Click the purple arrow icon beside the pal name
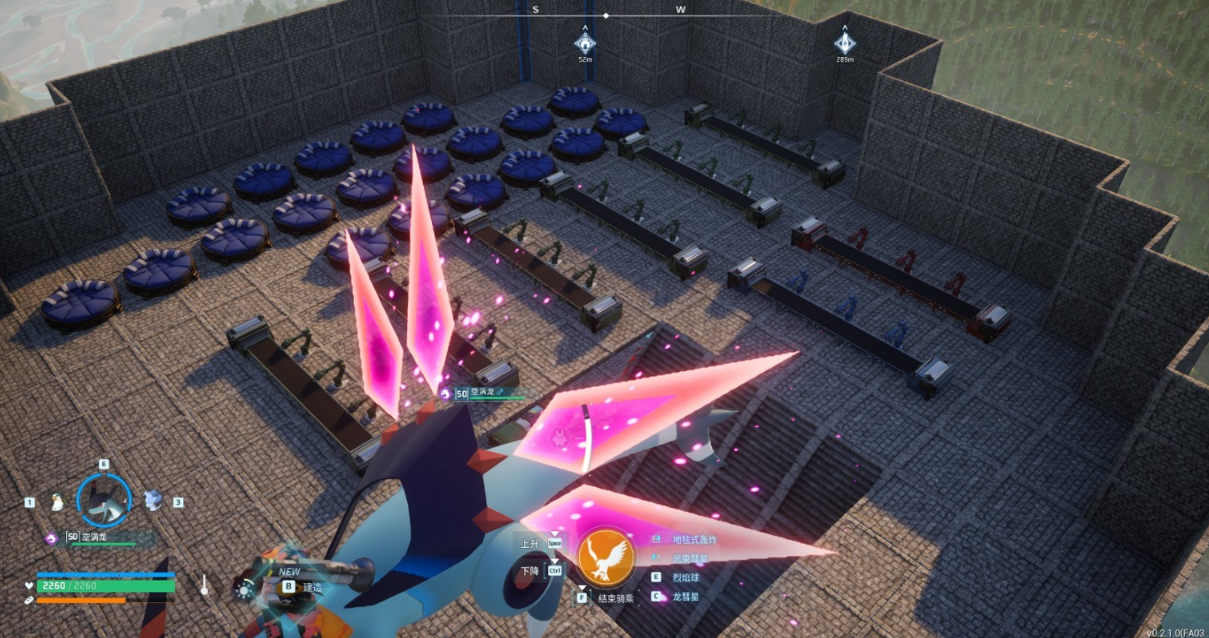The image size is (1209, 638). pos(51,537)
